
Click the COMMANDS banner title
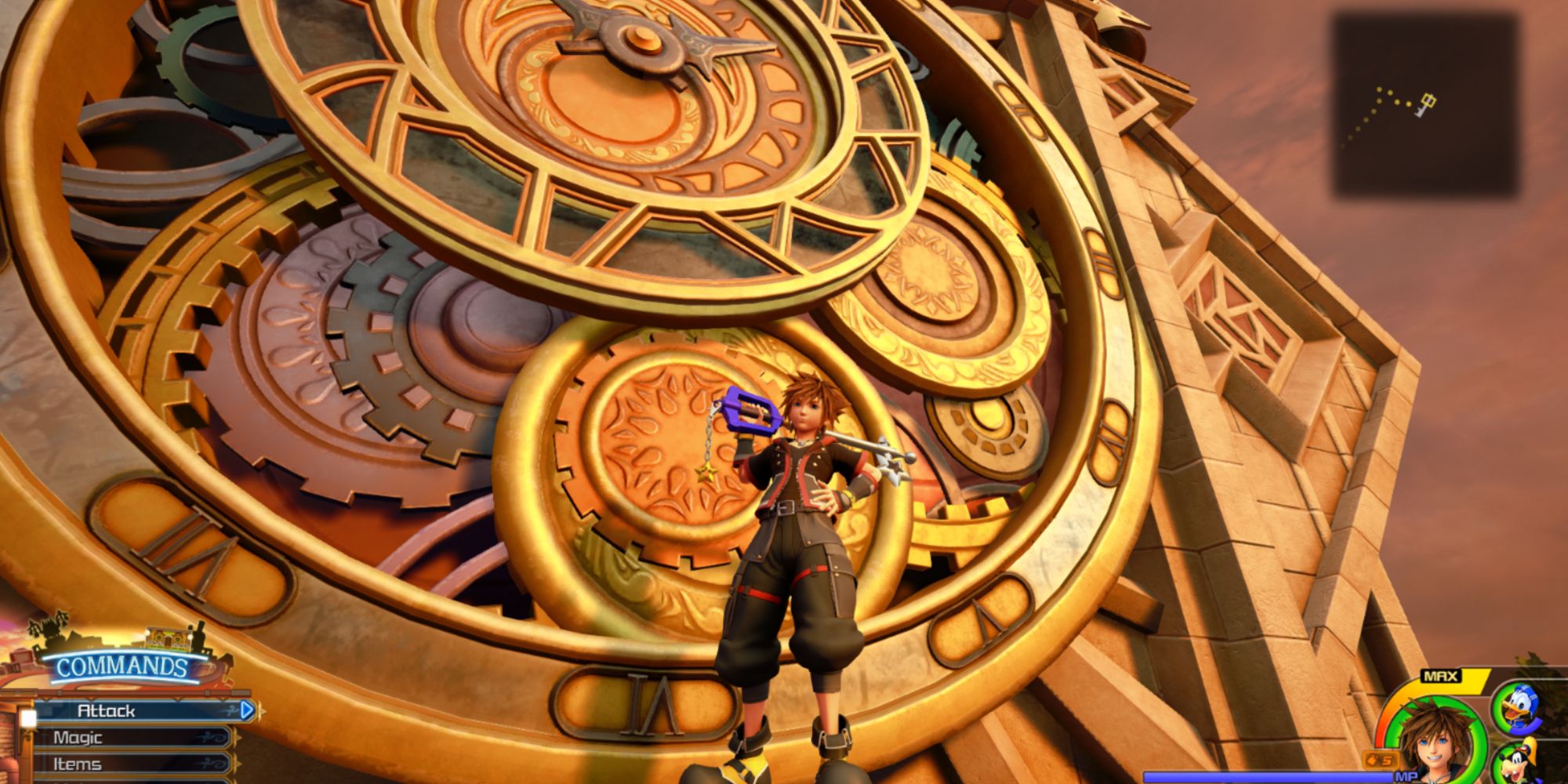click(x=122, y=665)
